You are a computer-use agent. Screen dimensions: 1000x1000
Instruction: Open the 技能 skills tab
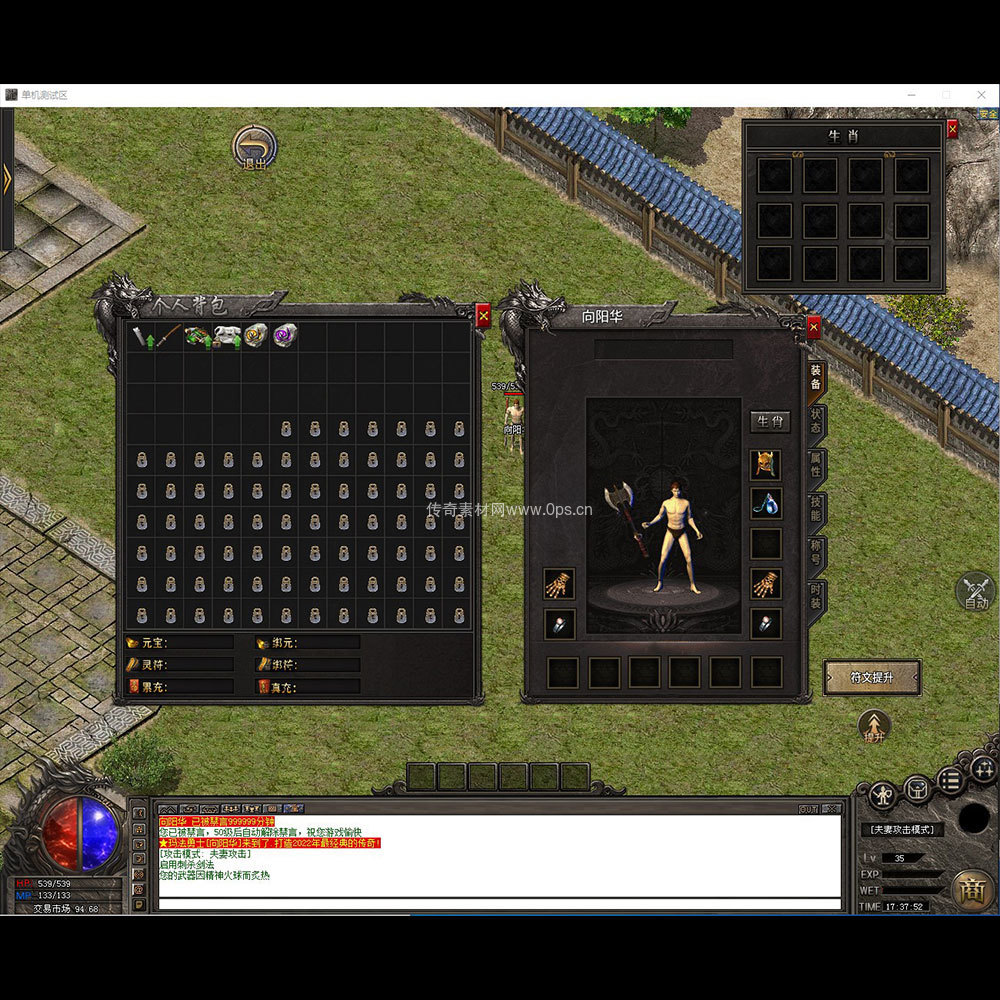click(816, 509)
